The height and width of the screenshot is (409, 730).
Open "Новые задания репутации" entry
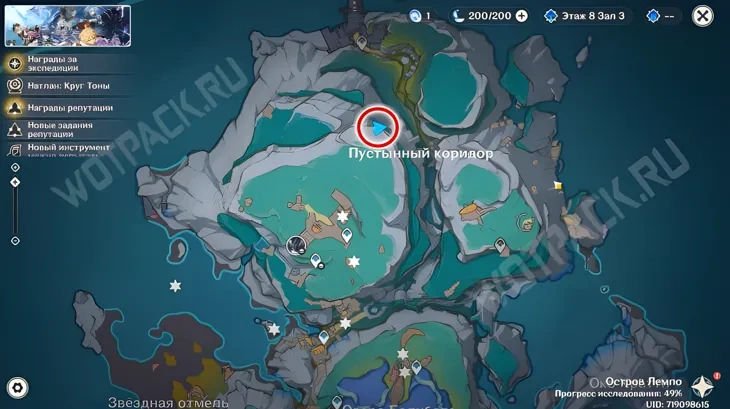58,129
